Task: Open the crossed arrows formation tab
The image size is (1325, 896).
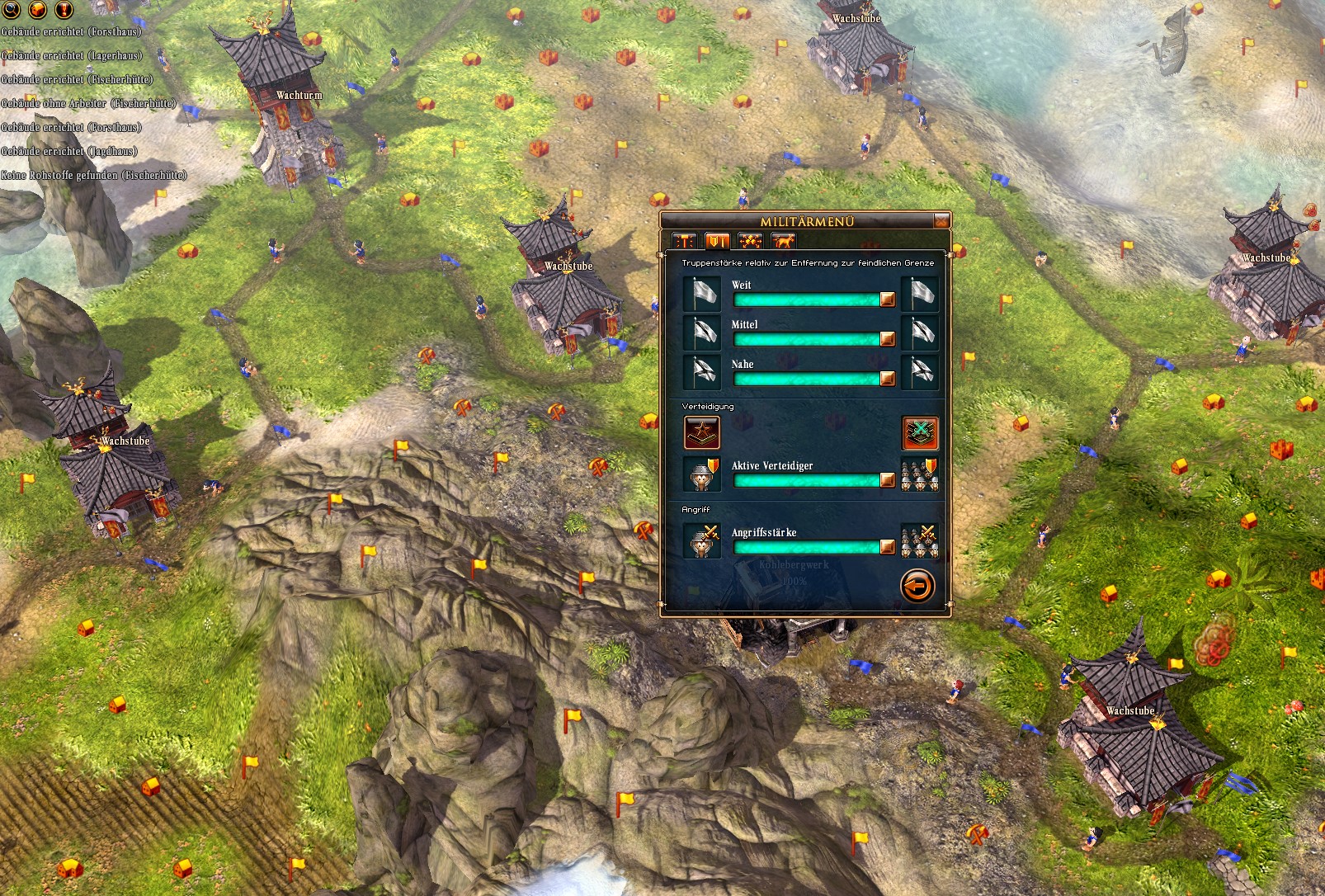Action: [x=750, y=241]
